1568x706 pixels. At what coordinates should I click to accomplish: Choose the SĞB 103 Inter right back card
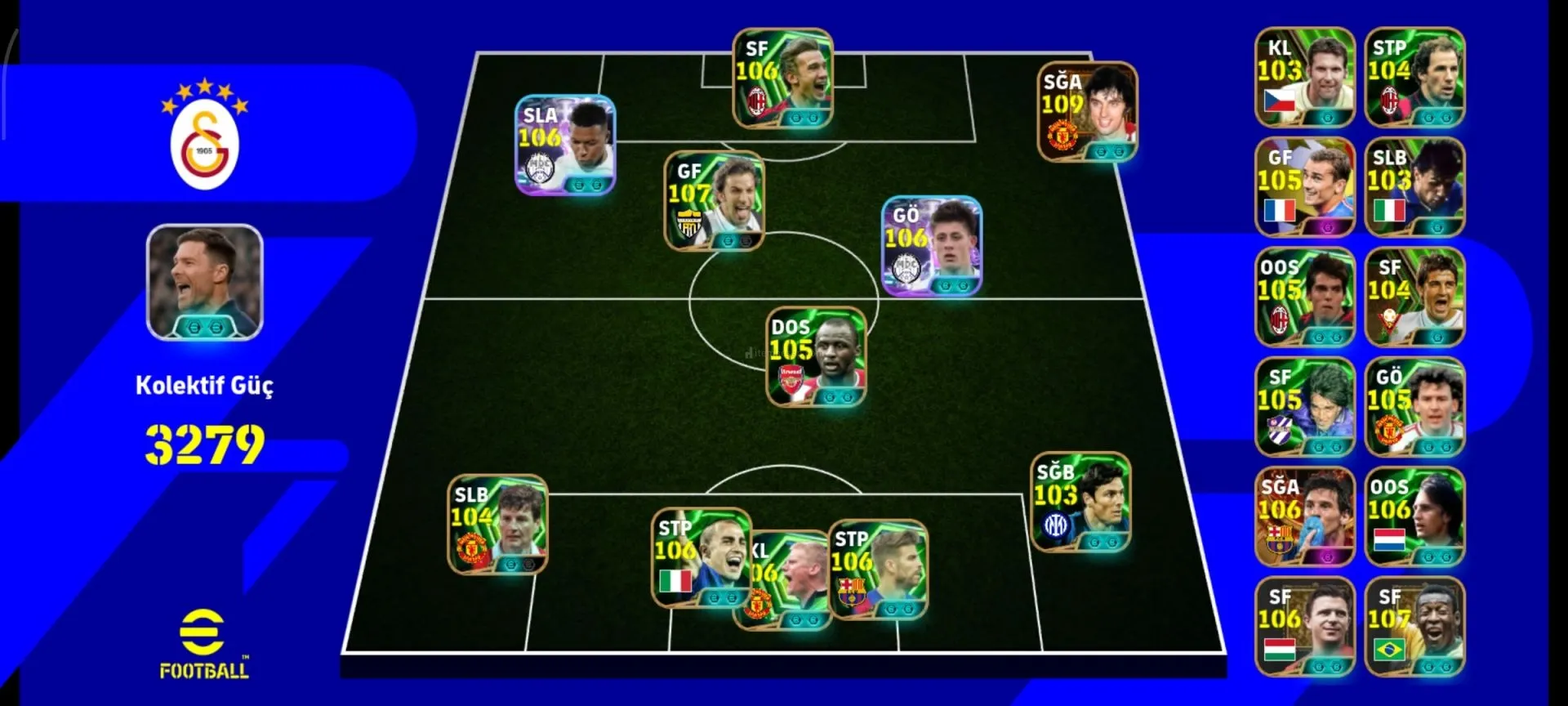tap(1080, 502)
